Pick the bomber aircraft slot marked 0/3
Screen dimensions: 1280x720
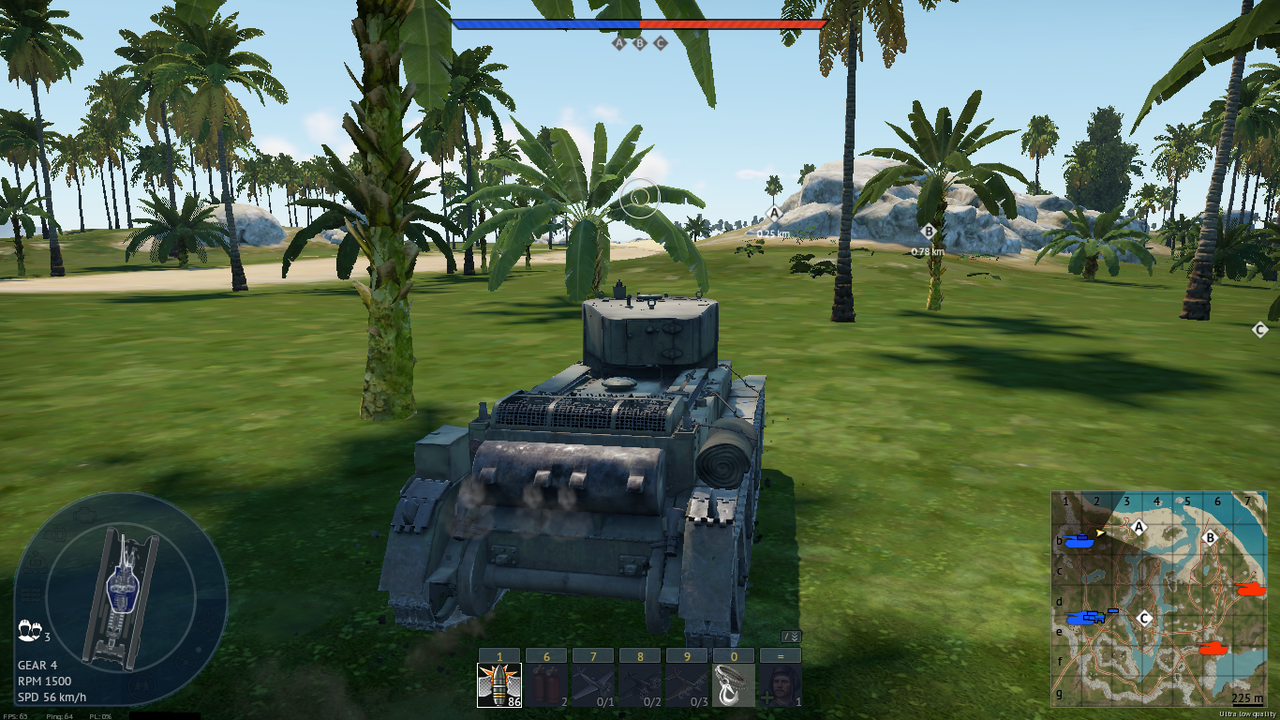[x=686, y=685]
